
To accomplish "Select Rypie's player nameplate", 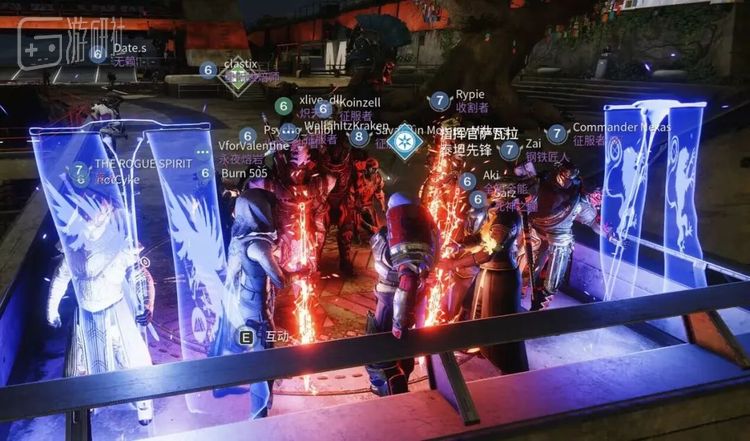I will tap(469, 96).
